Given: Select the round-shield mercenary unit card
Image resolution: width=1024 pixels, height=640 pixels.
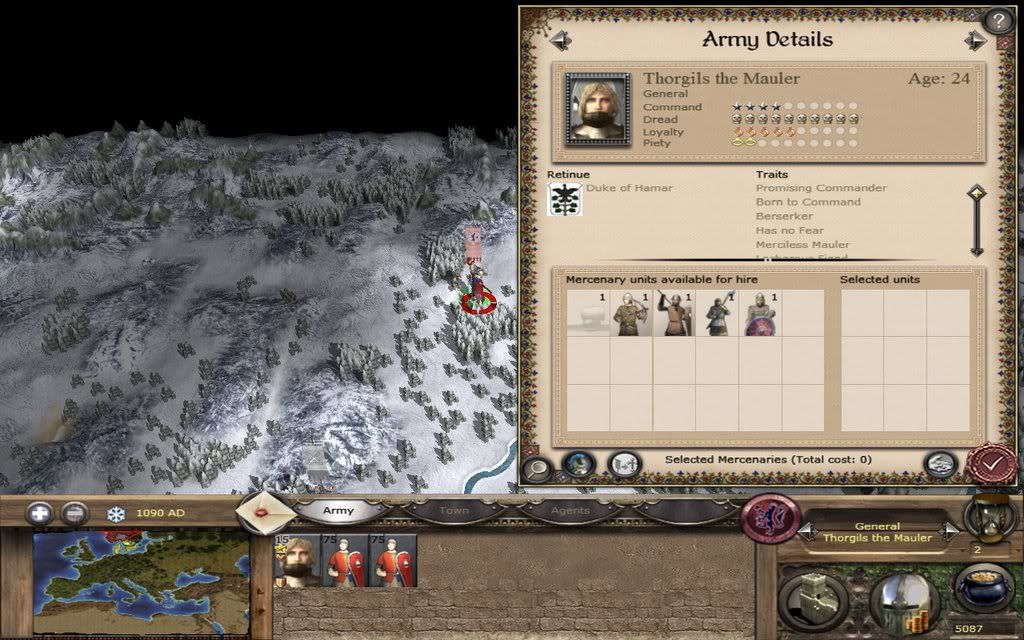Looking at the screenshot, I should (x=760, y=314).
